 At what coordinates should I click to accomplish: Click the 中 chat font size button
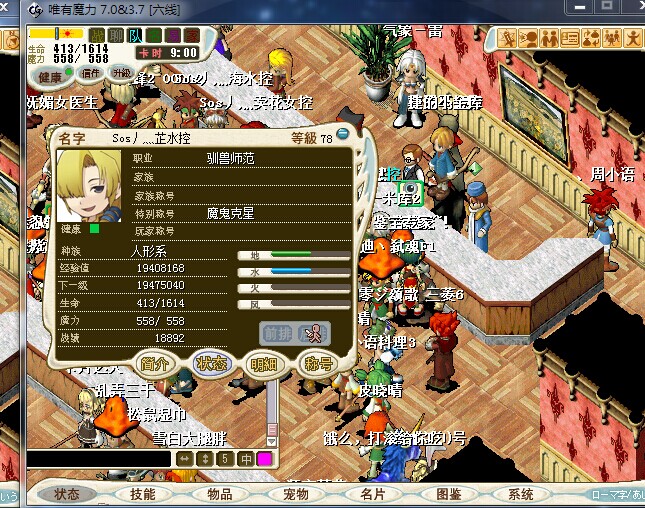click(x=245, y=459)
